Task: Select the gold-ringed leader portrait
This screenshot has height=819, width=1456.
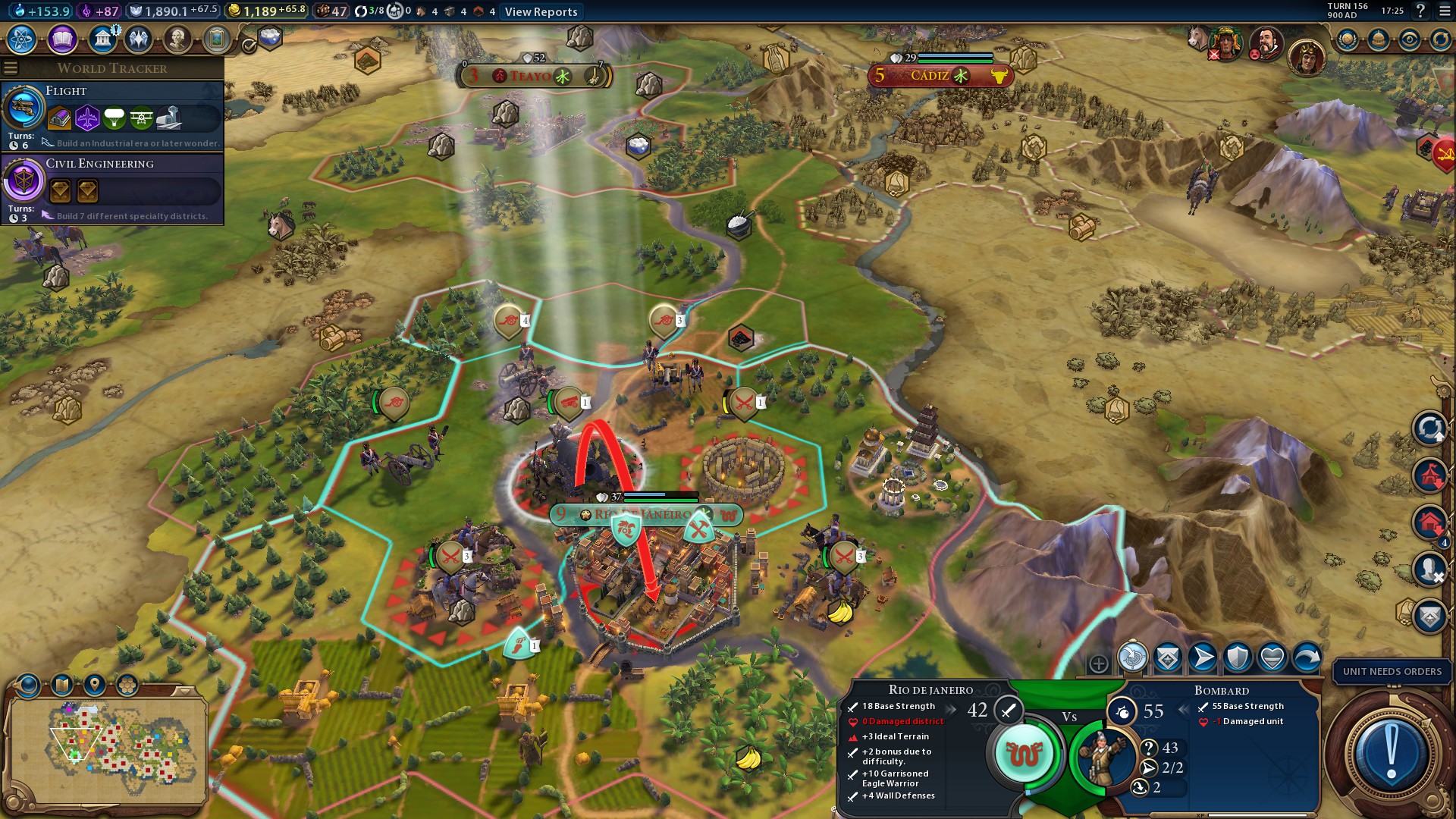Action: point(1307,58)
